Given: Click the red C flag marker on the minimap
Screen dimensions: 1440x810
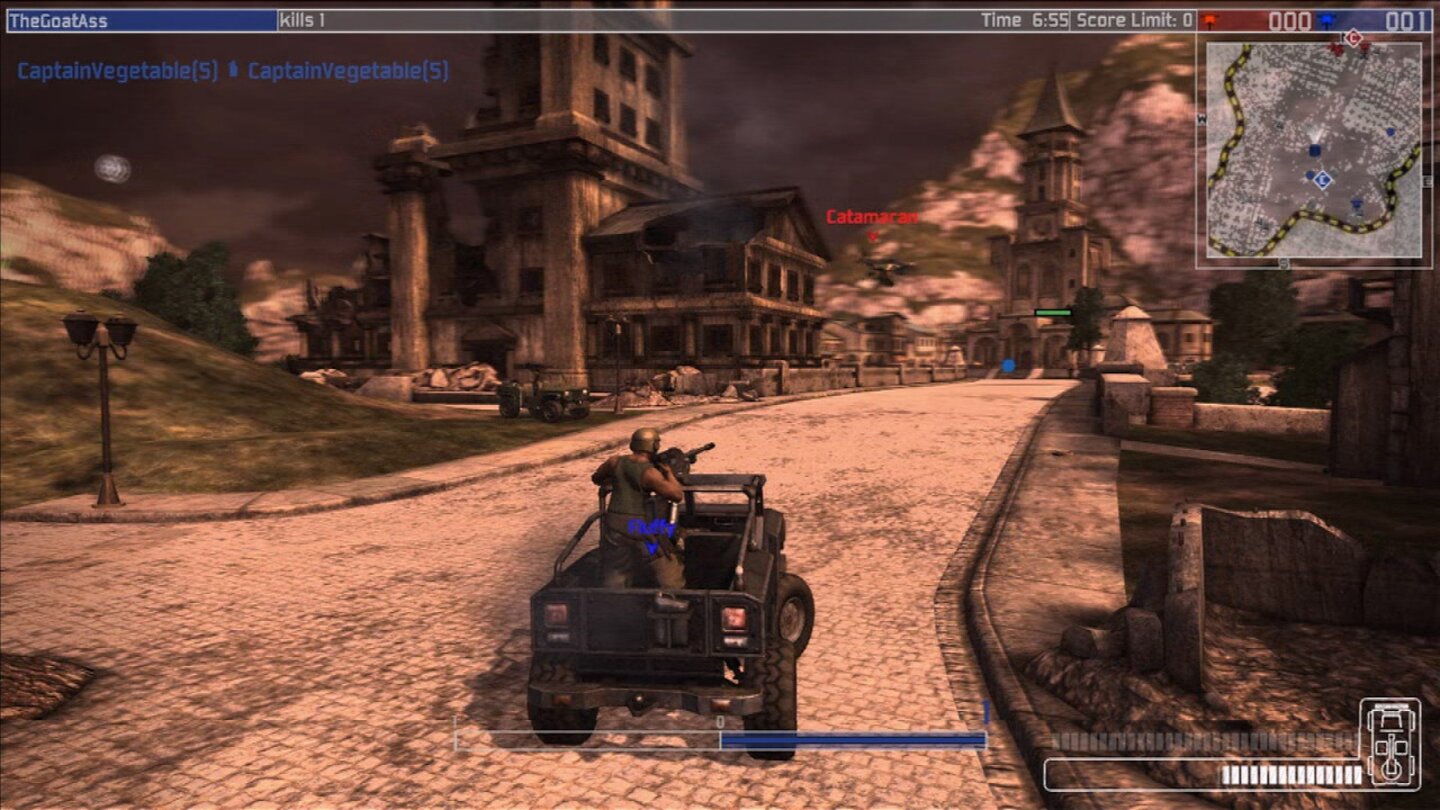Looking at the screenshot, I should click(1351, 36).
